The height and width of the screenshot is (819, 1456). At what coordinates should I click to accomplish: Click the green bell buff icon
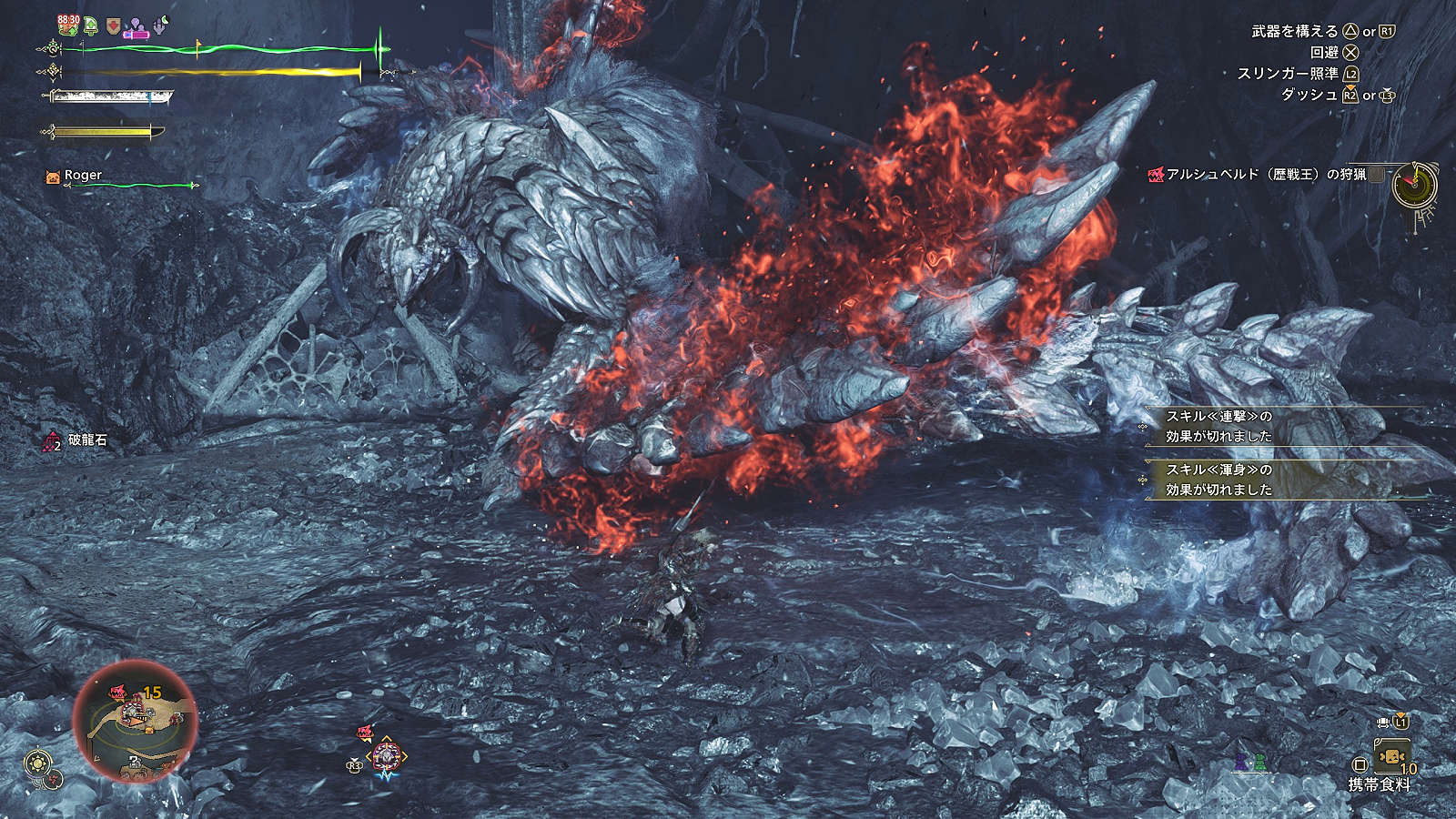91,25
